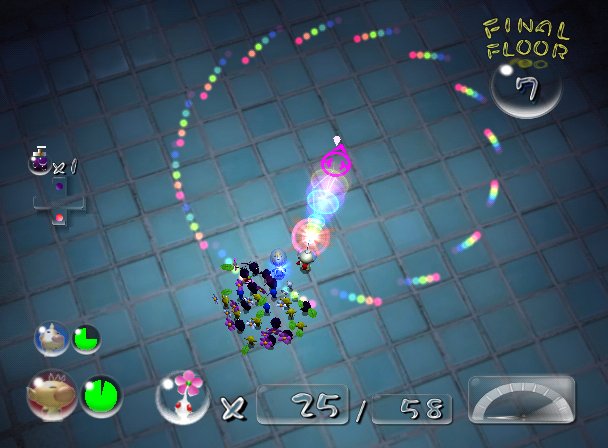Select the purple ultra-bitter spray bottle
The height and width of the screenshot is (448, 608).
[x=41, y=160]
